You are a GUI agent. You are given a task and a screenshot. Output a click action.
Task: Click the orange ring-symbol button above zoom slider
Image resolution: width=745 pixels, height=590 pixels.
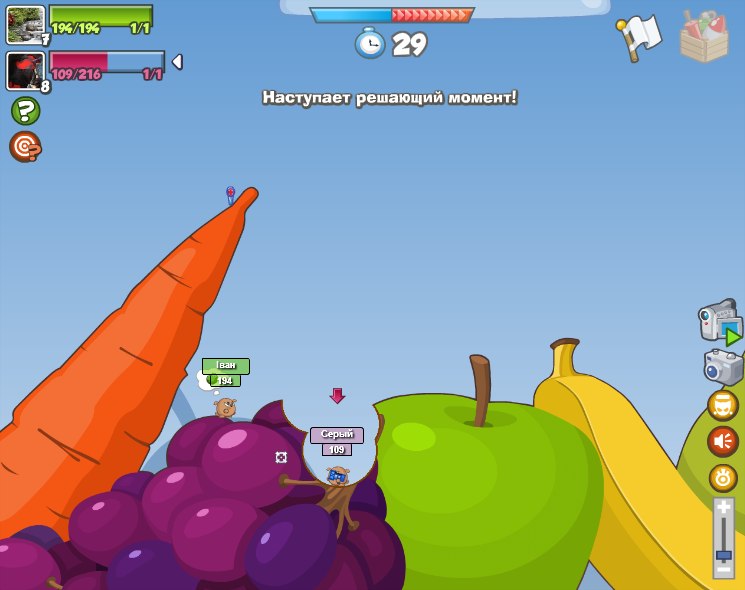pos(723,478)
